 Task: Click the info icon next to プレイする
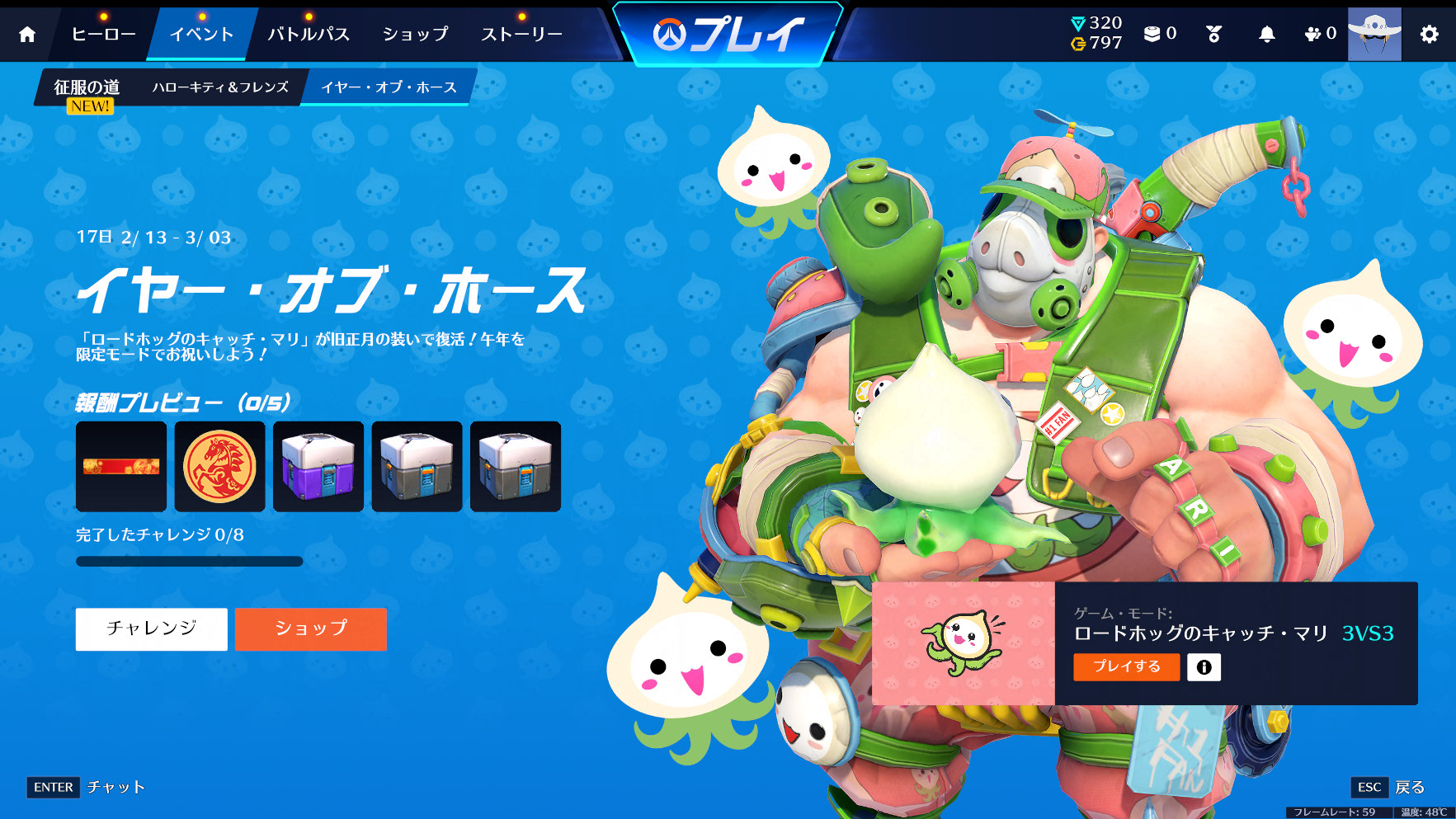(x=1204, y=667)
